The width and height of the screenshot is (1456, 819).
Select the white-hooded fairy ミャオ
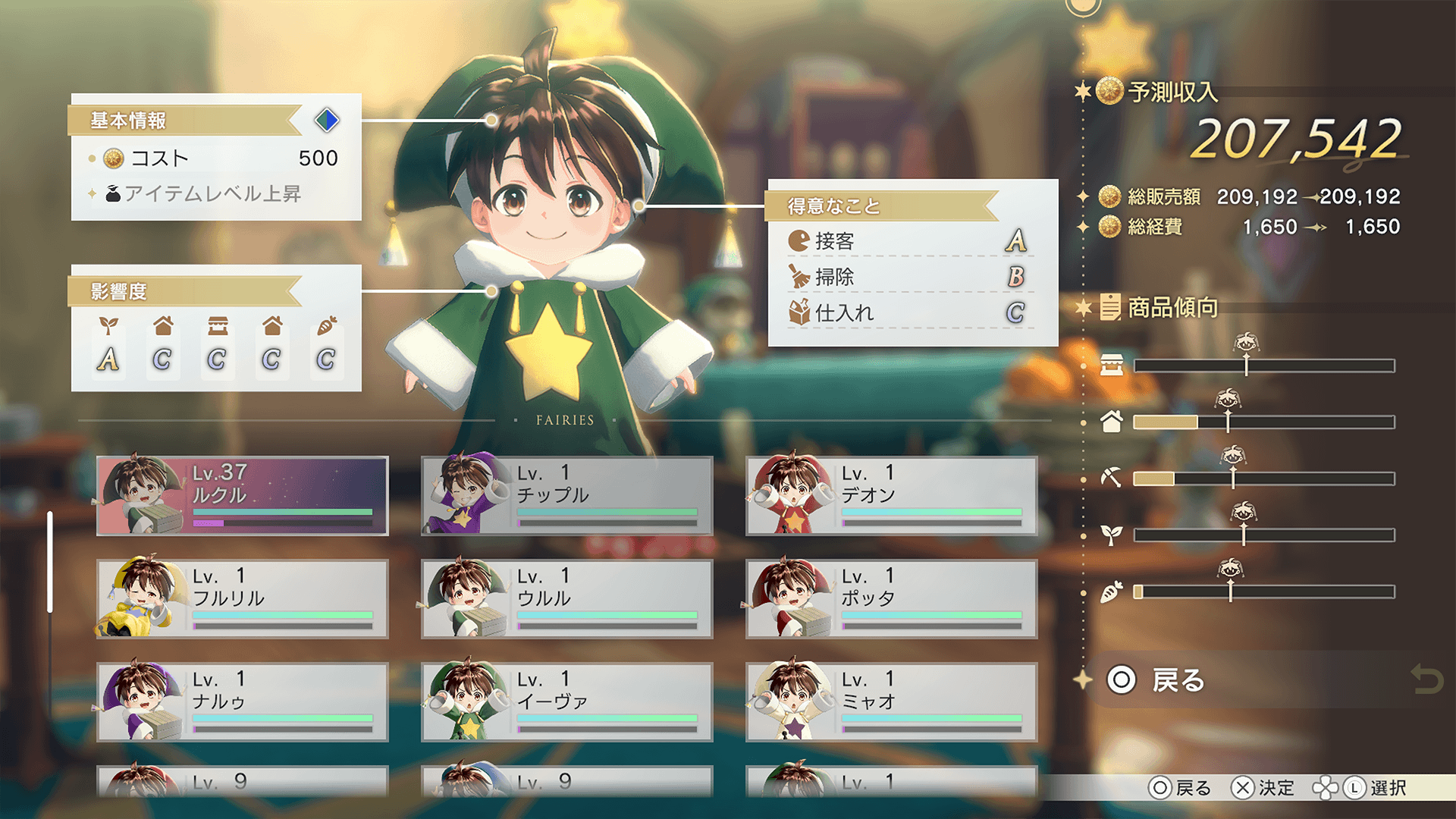pos(892,702)
